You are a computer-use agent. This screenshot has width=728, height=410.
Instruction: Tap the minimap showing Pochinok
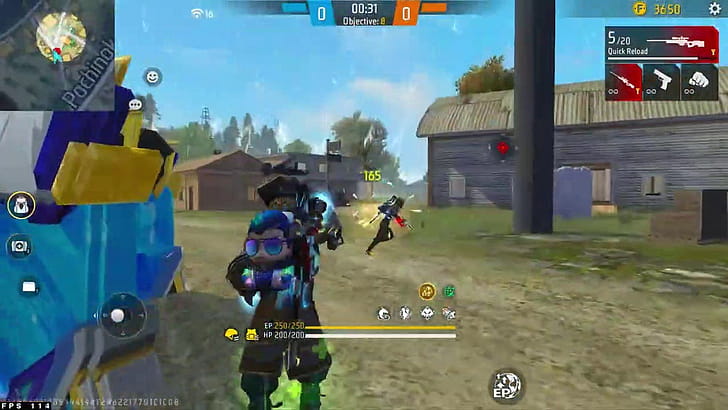58,50
